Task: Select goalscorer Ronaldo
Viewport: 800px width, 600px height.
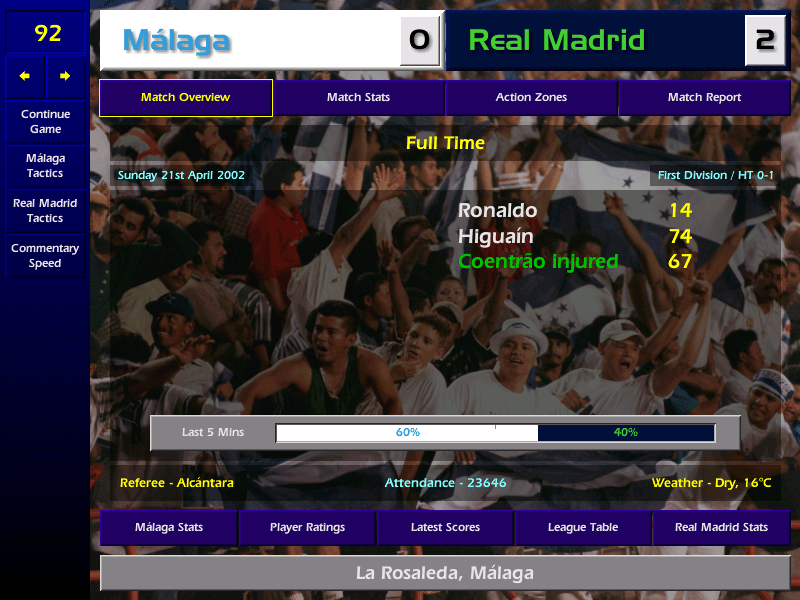Action: 497,211
